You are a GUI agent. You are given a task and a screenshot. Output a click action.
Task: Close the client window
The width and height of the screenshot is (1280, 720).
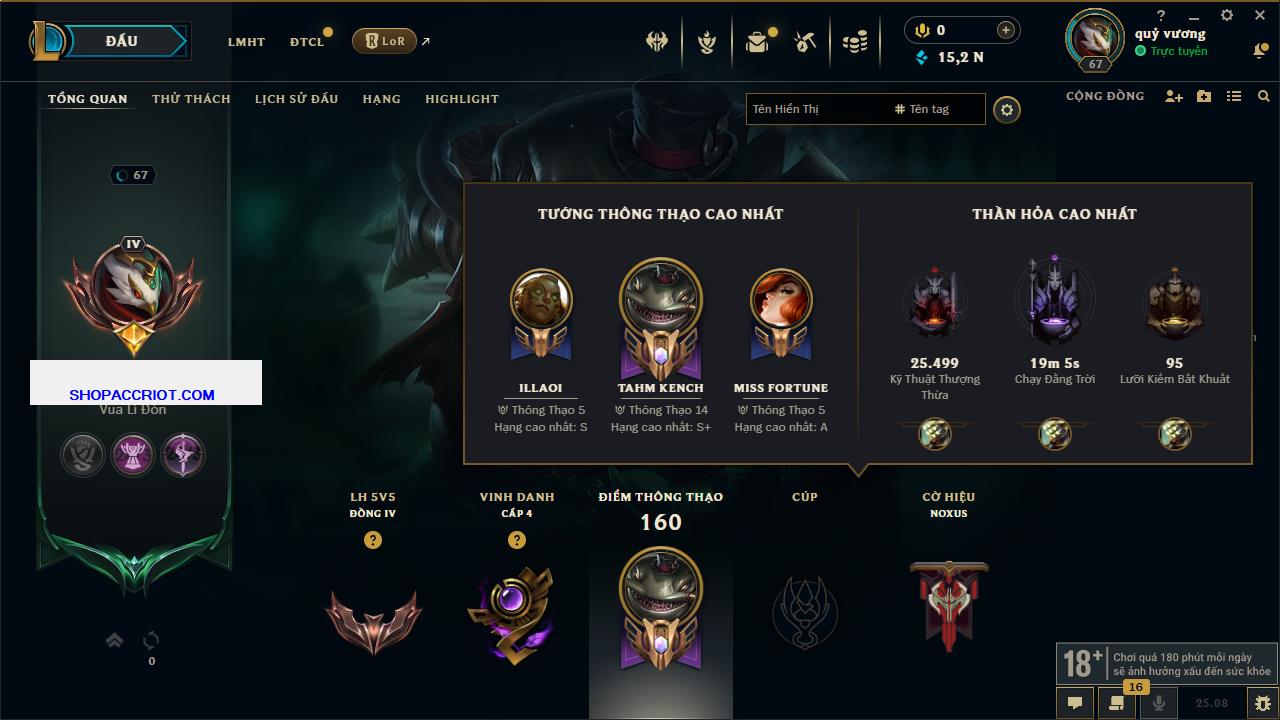click(1258, 15)
